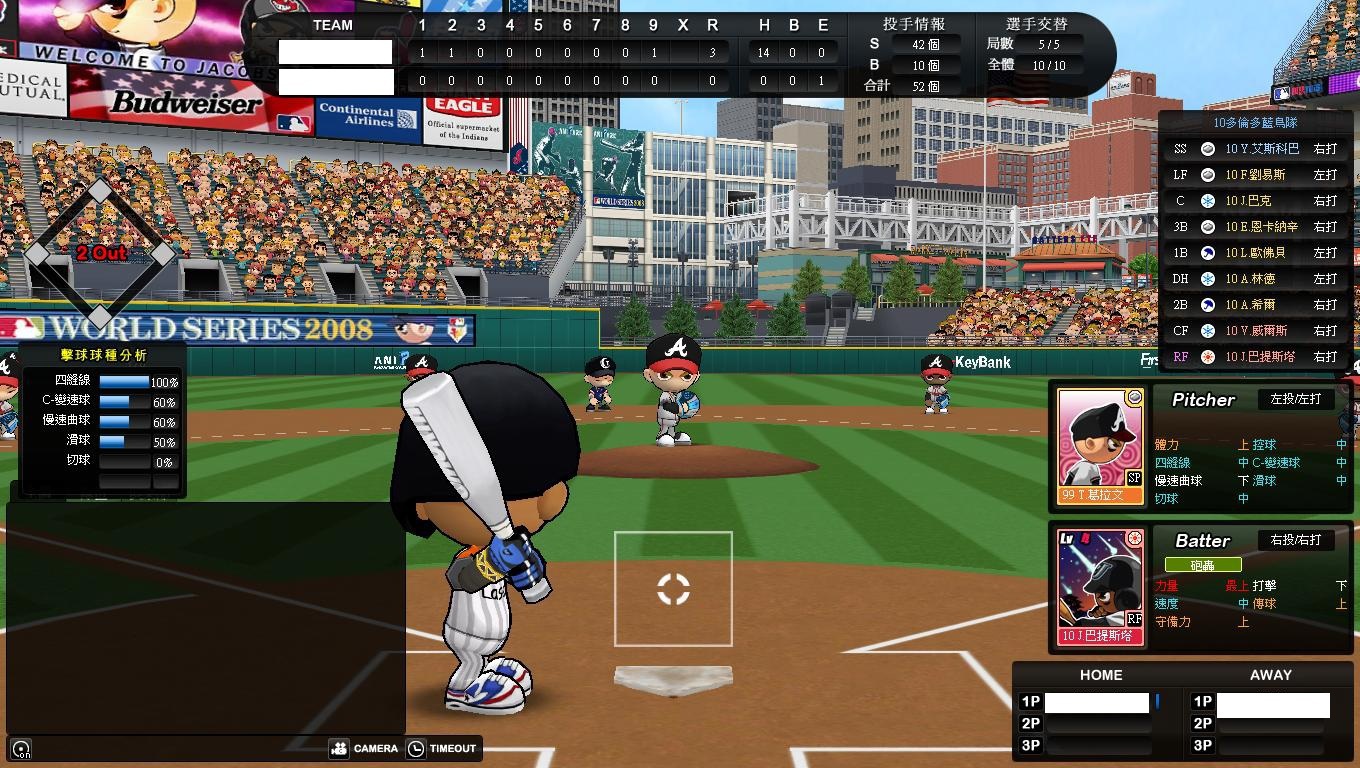Screen dimensions: 1360x768
Task: Choose the DH row in the lineup
Action: (1256, 279)
